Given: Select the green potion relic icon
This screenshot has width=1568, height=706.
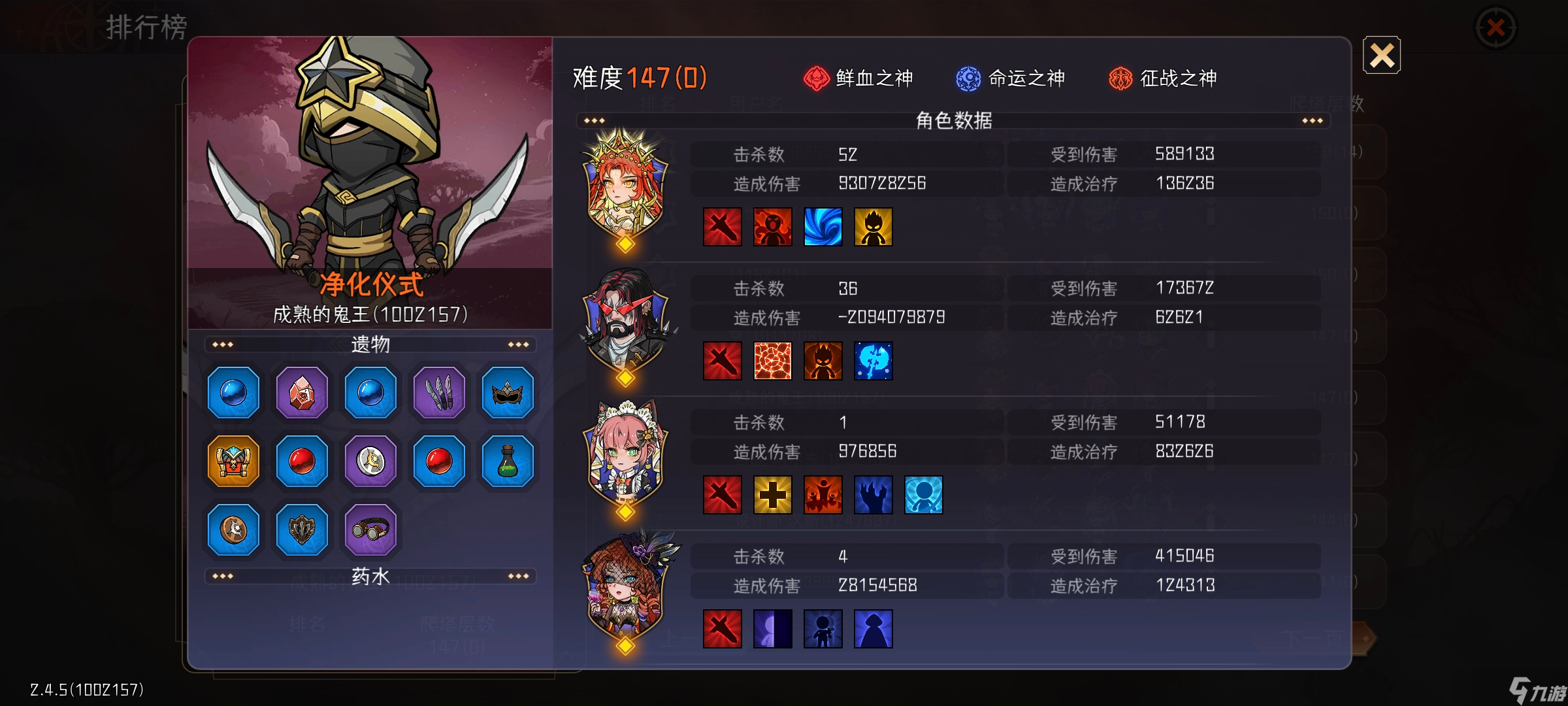Looking at the screenshot, I should point(507,461).
